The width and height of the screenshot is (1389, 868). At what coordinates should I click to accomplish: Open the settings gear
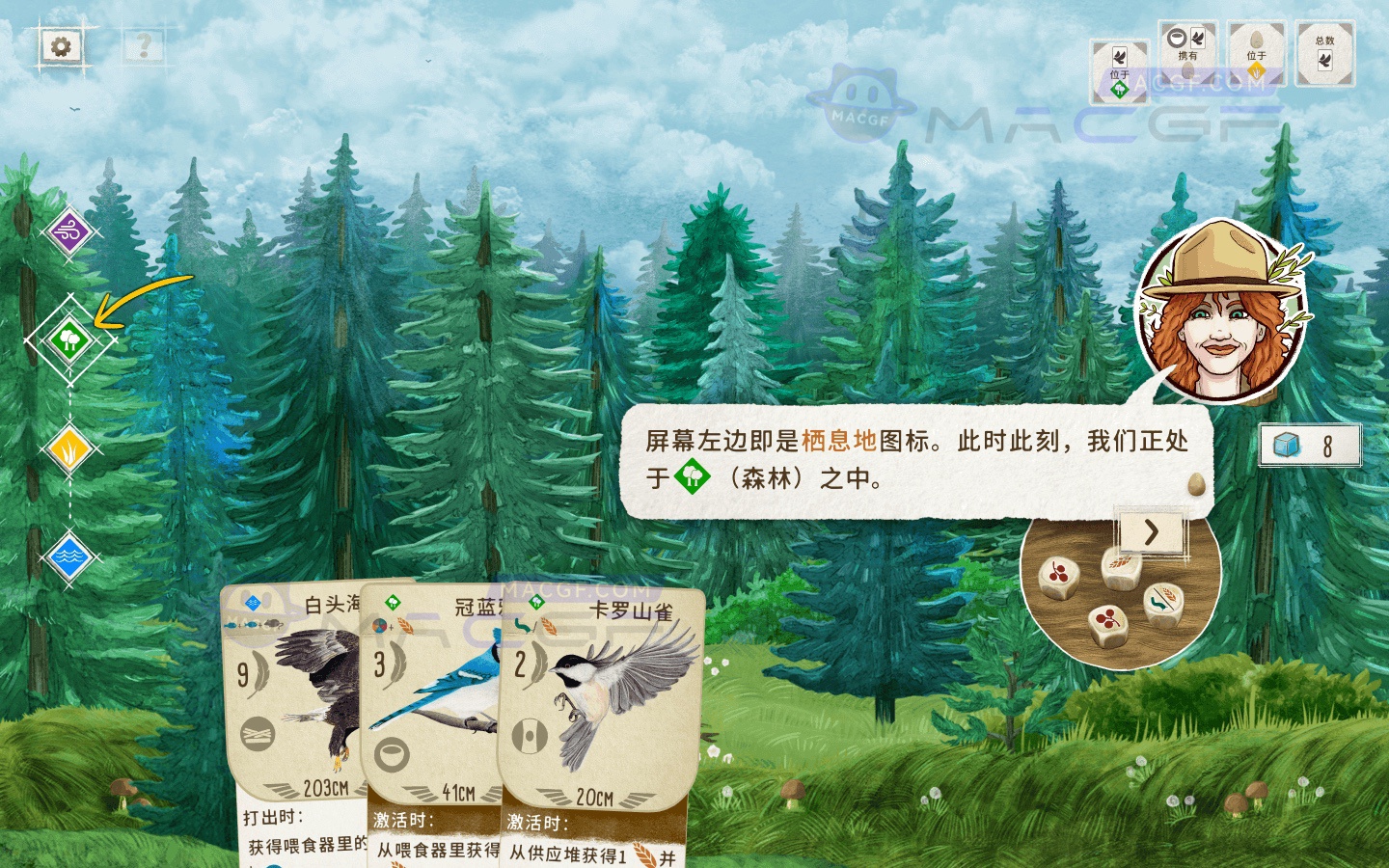[x=61, y=44]
